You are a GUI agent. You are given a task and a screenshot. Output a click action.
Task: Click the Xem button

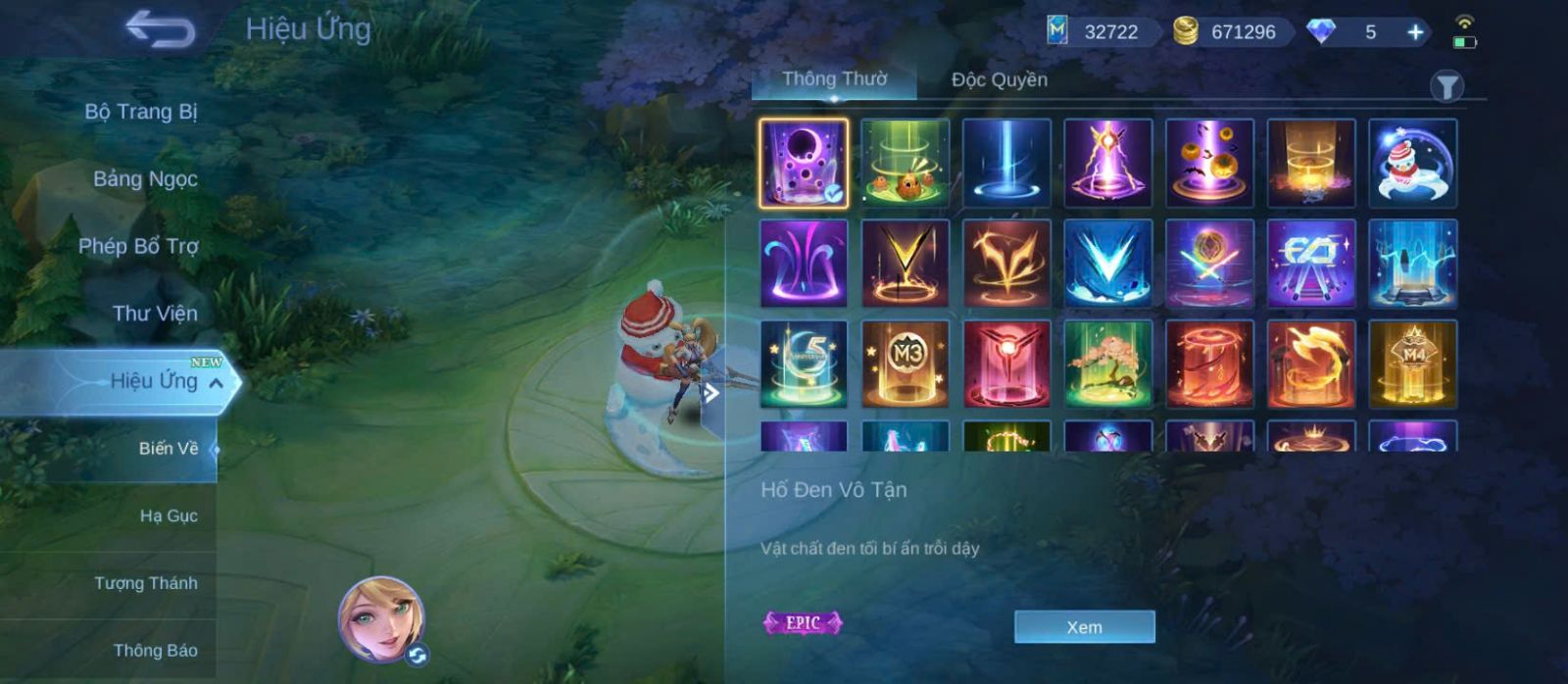[x=1084, y=627]
